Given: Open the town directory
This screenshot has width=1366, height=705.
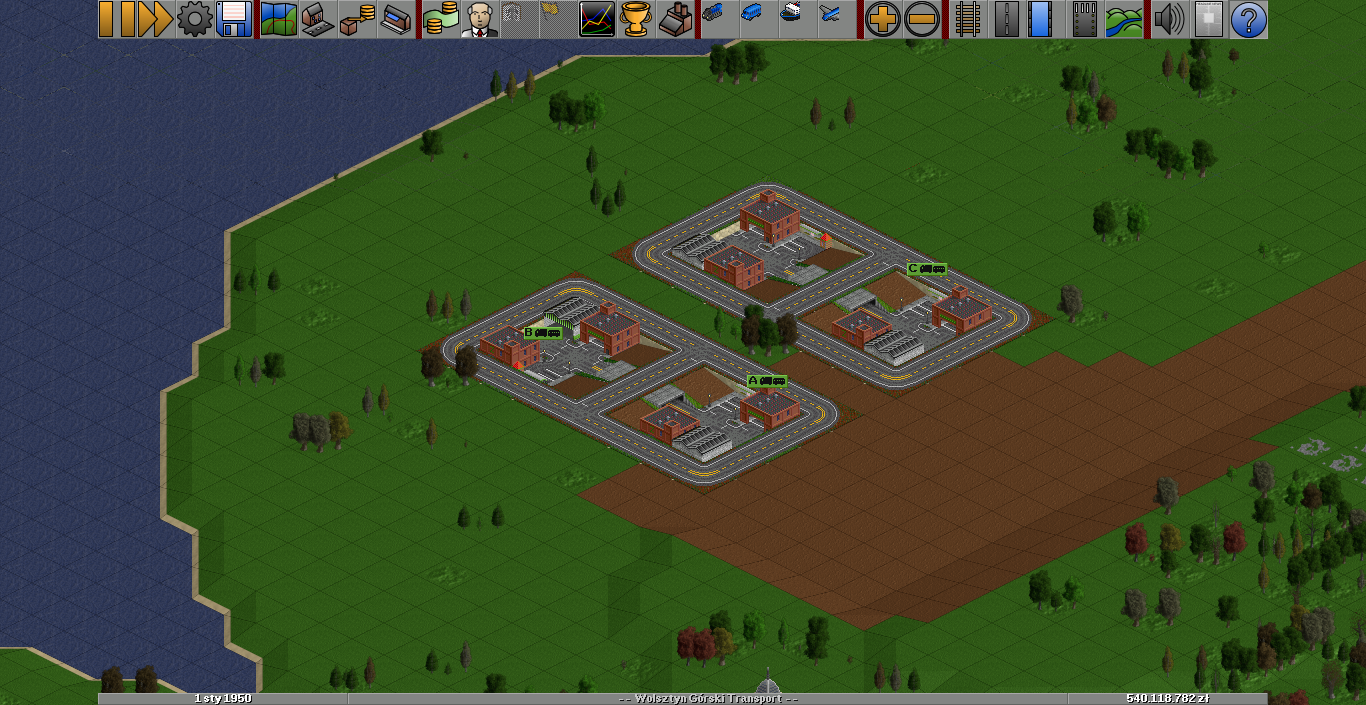Looking at the screenshot, I should (x=317, y=19).
